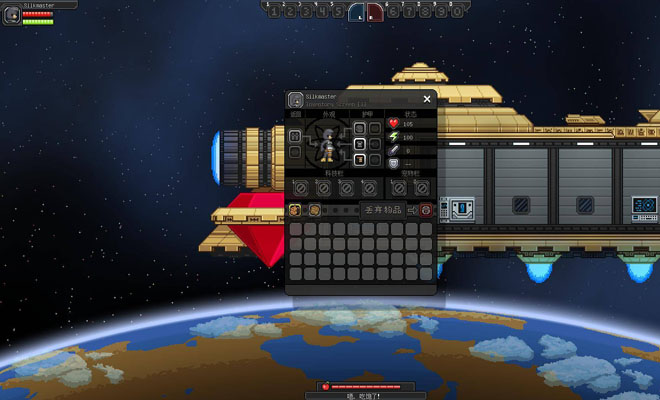The height and width of the screenshot is (400, 660).
Task: Close the inventory window
Action: (427, 99)
